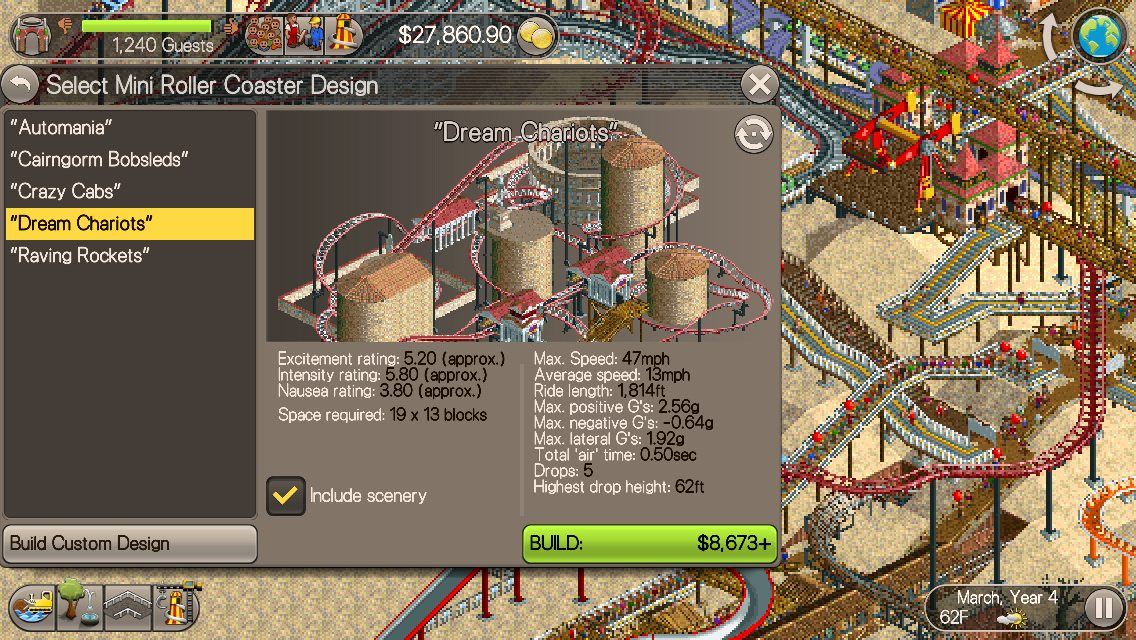The width and height of the screenshot is (1136, 640).
Task: Open the park entrance info icon
Action: click(x=35, y=34)
